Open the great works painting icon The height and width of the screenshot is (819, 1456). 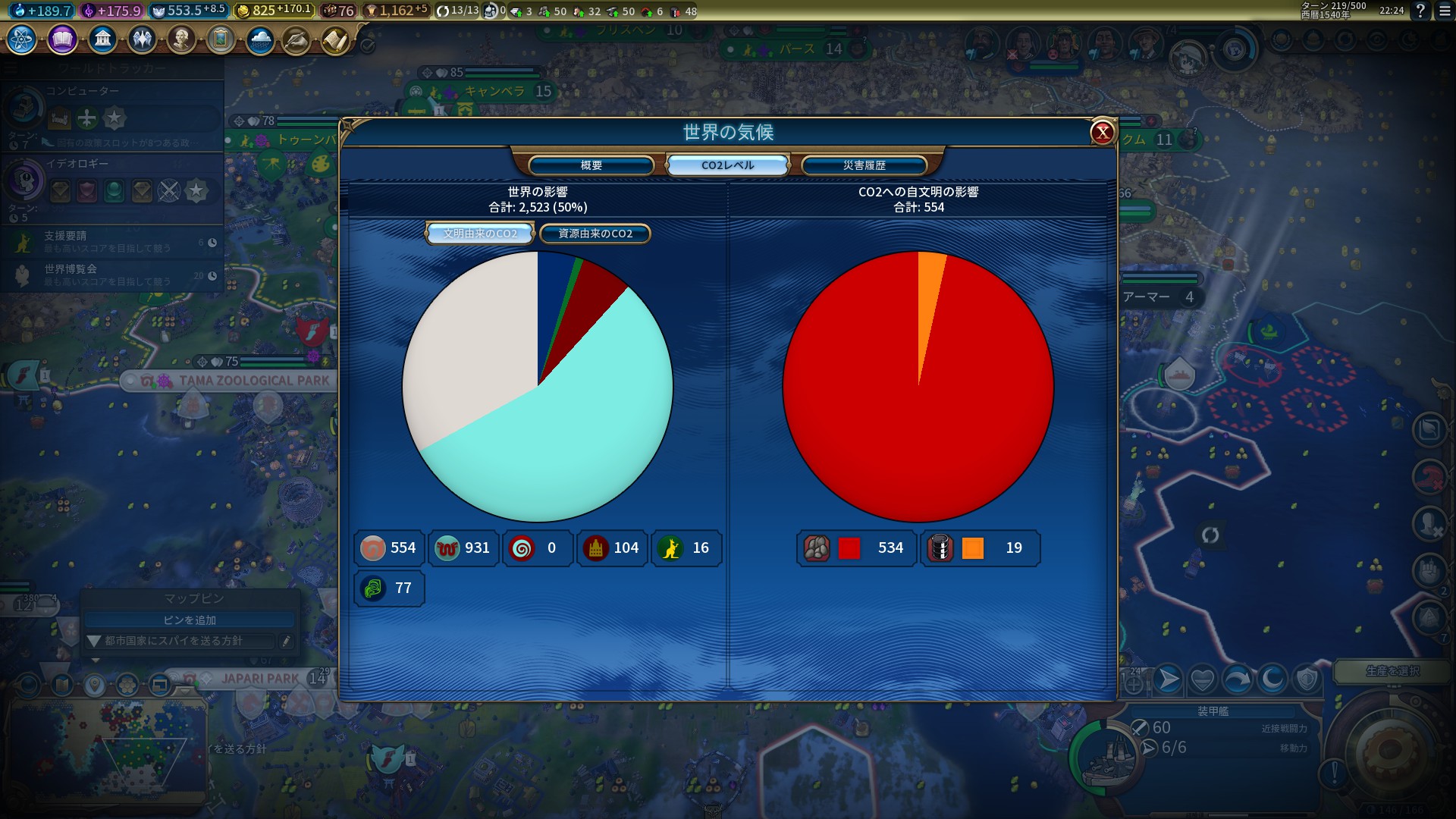[221, 39]
